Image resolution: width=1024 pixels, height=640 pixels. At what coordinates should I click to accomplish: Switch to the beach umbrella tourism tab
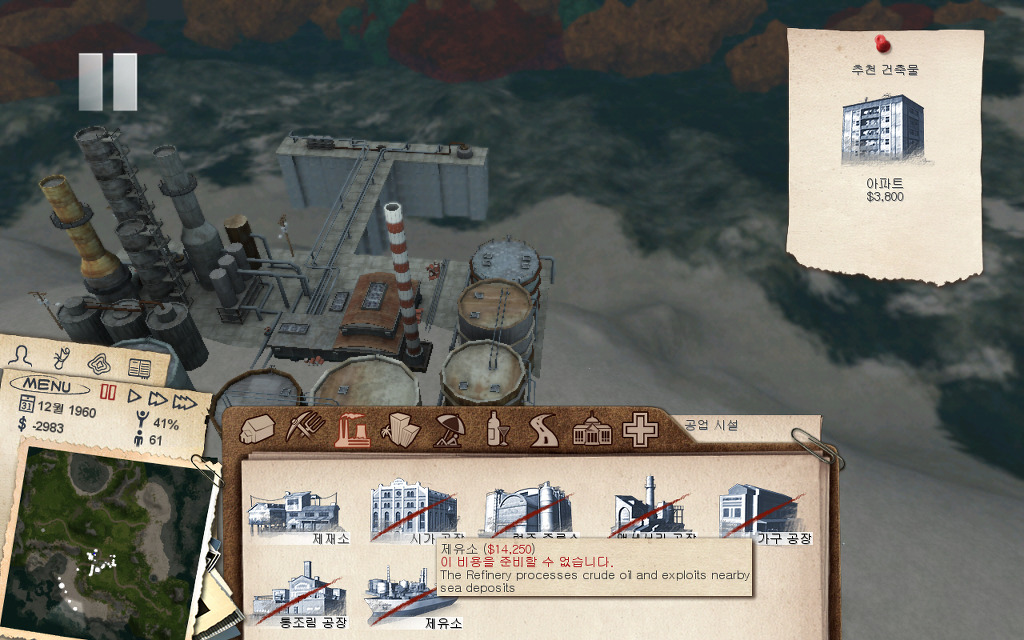[449, 431]
